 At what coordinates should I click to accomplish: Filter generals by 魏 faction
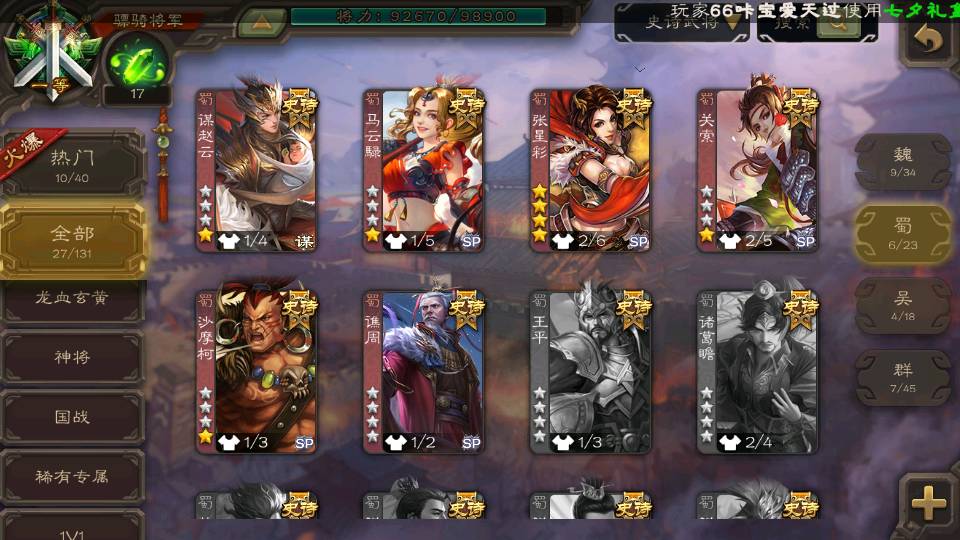[x=902, y=161]
